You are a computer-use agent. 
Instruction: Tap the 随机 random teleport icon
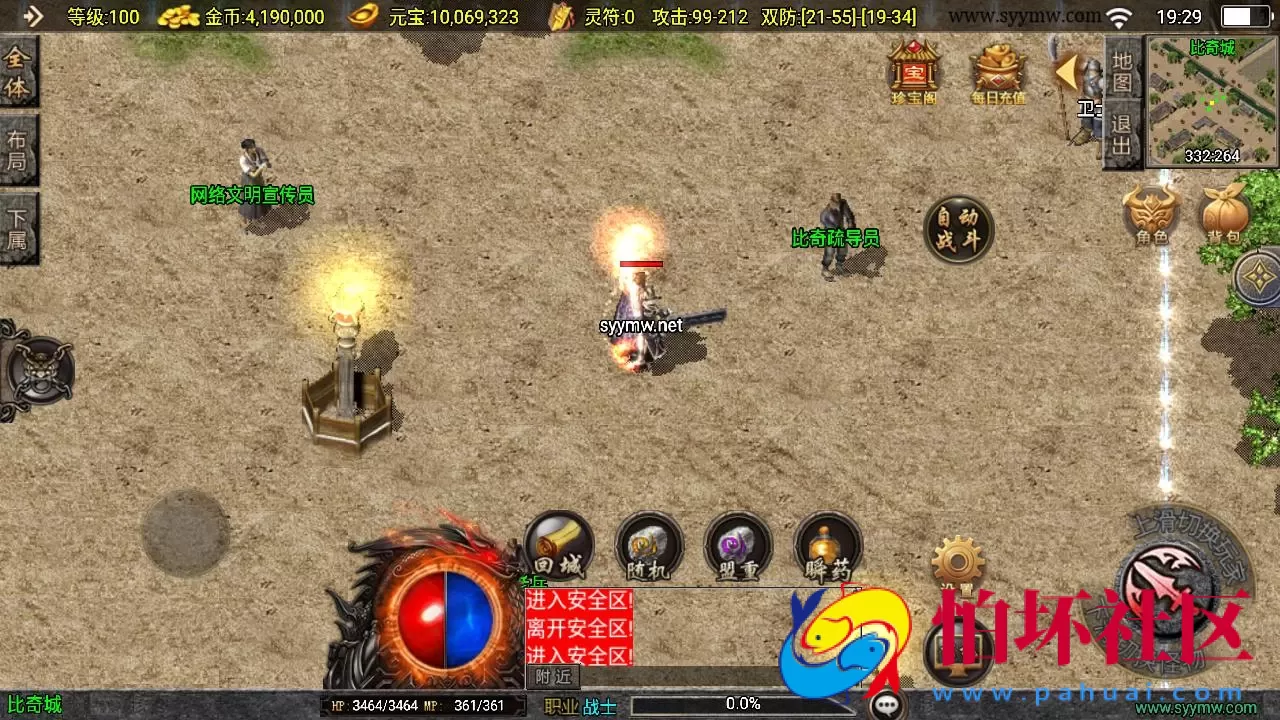(x=648, y=546)
